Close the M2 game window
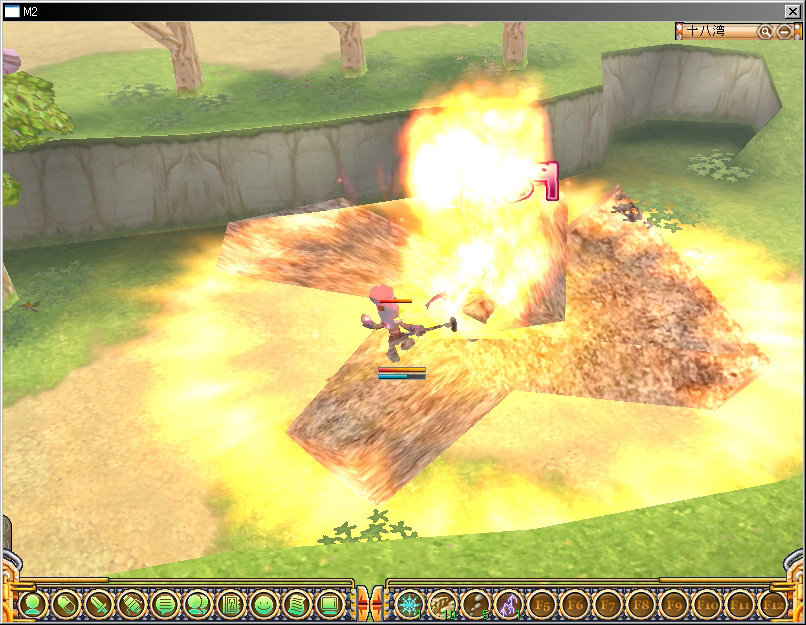 coord(793,10)
